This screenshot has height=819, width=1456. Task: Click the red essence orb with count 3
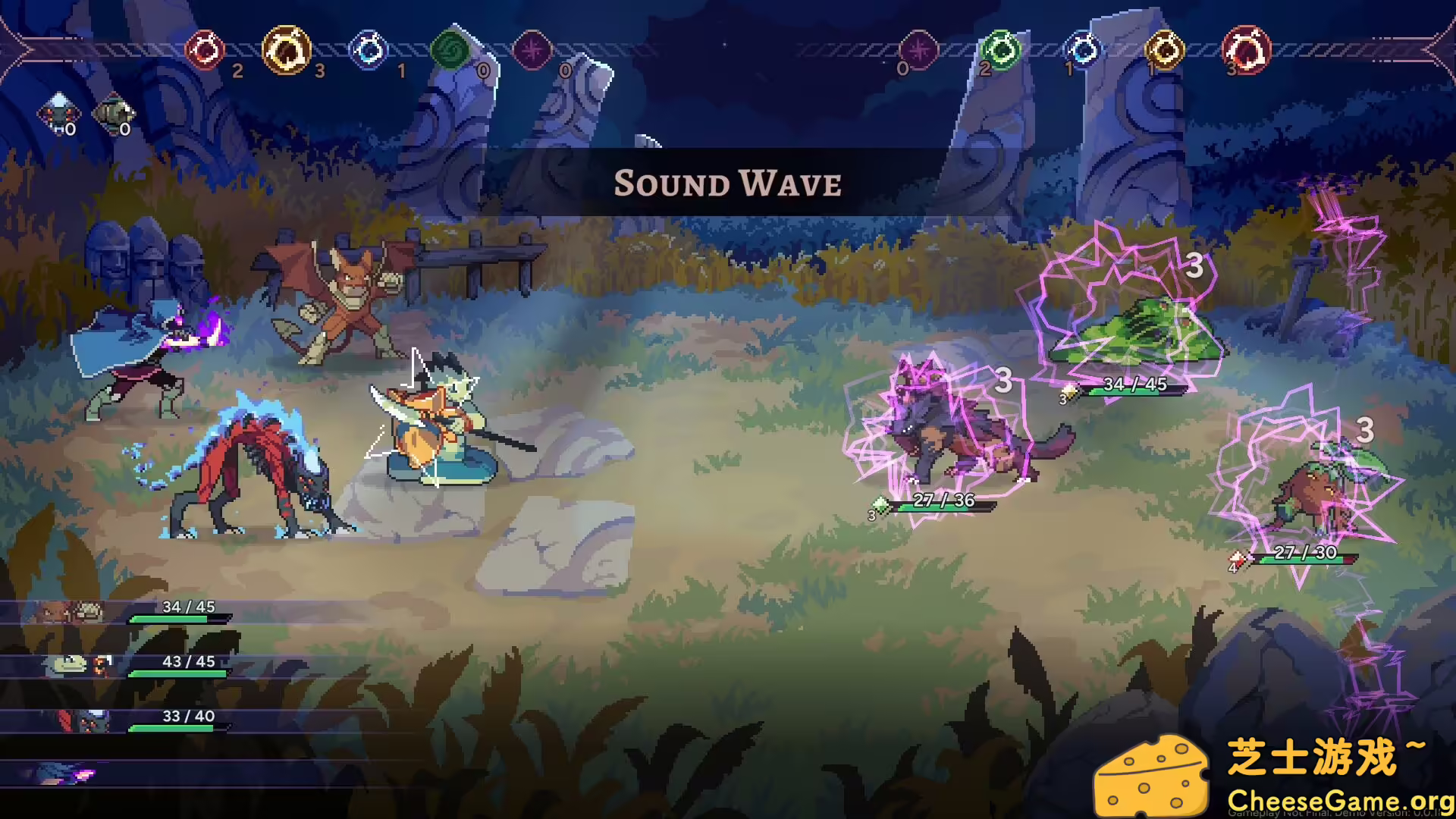pyautogui.click(x=1246, y=50)
